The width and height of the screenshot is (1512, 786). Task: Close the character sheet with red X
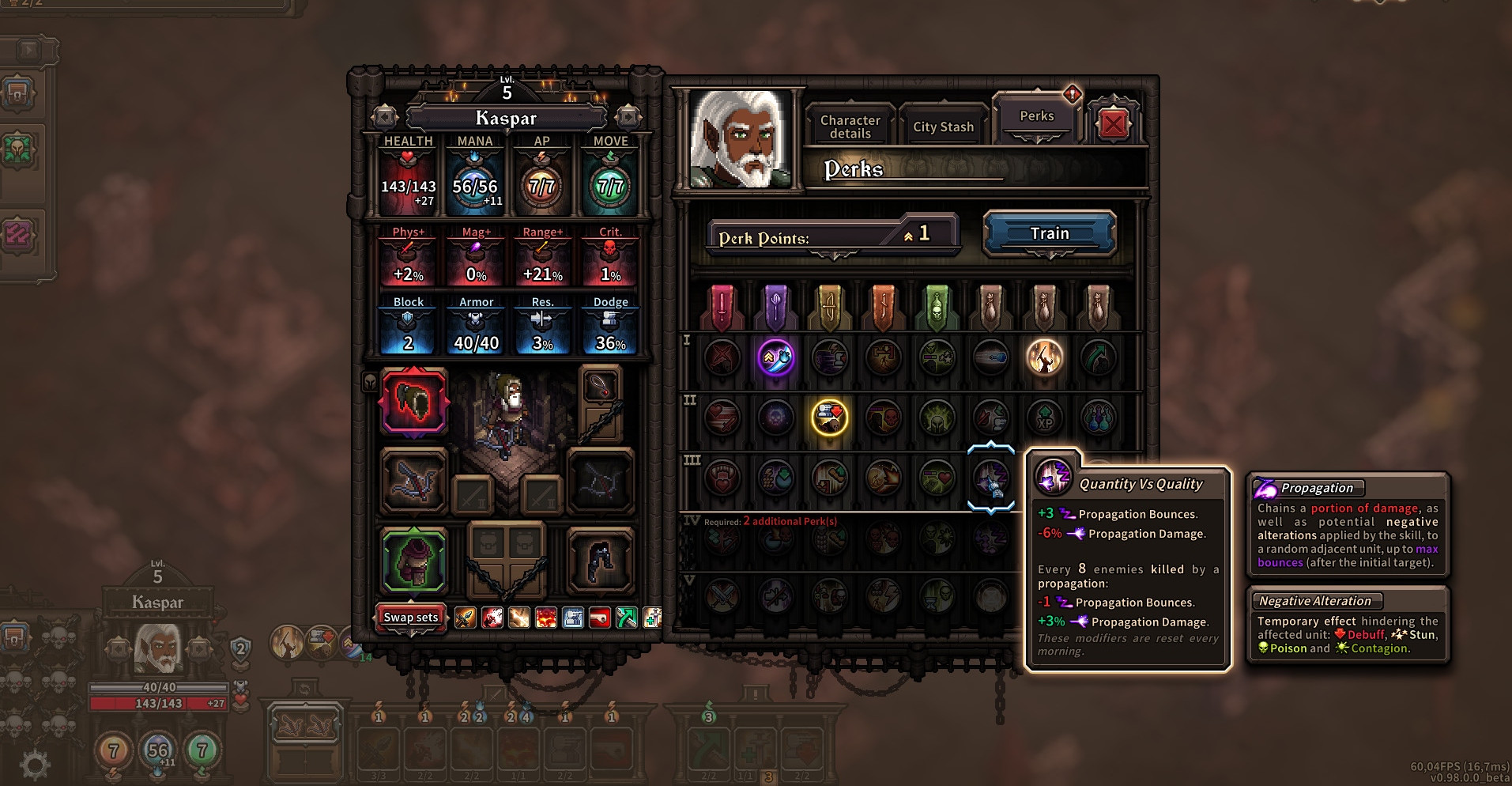coord(1113,123)
